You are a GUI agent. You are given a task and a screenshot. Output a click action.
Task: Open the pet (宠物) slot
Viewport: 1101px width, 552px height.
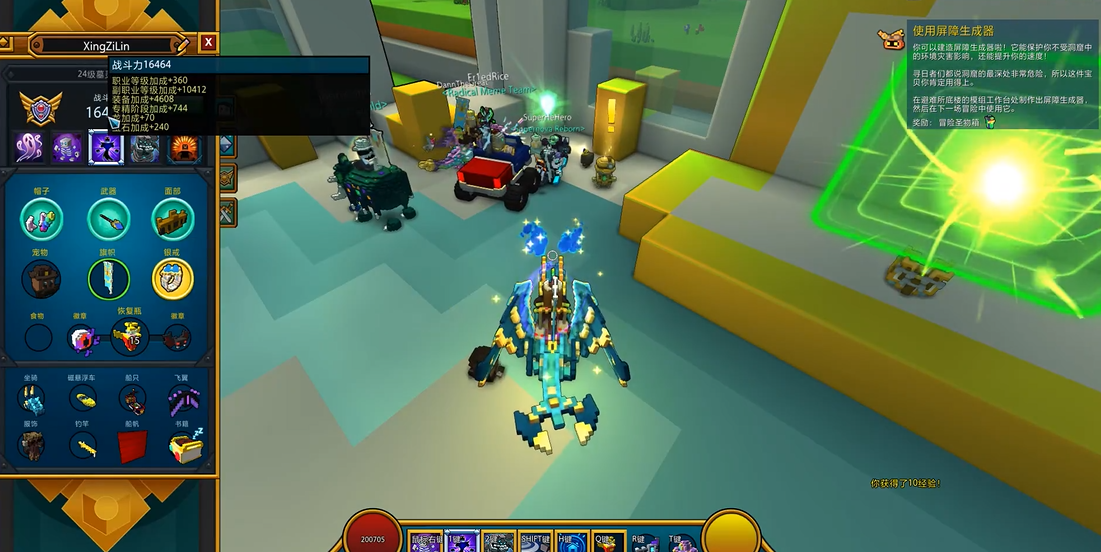pos(41,279)
